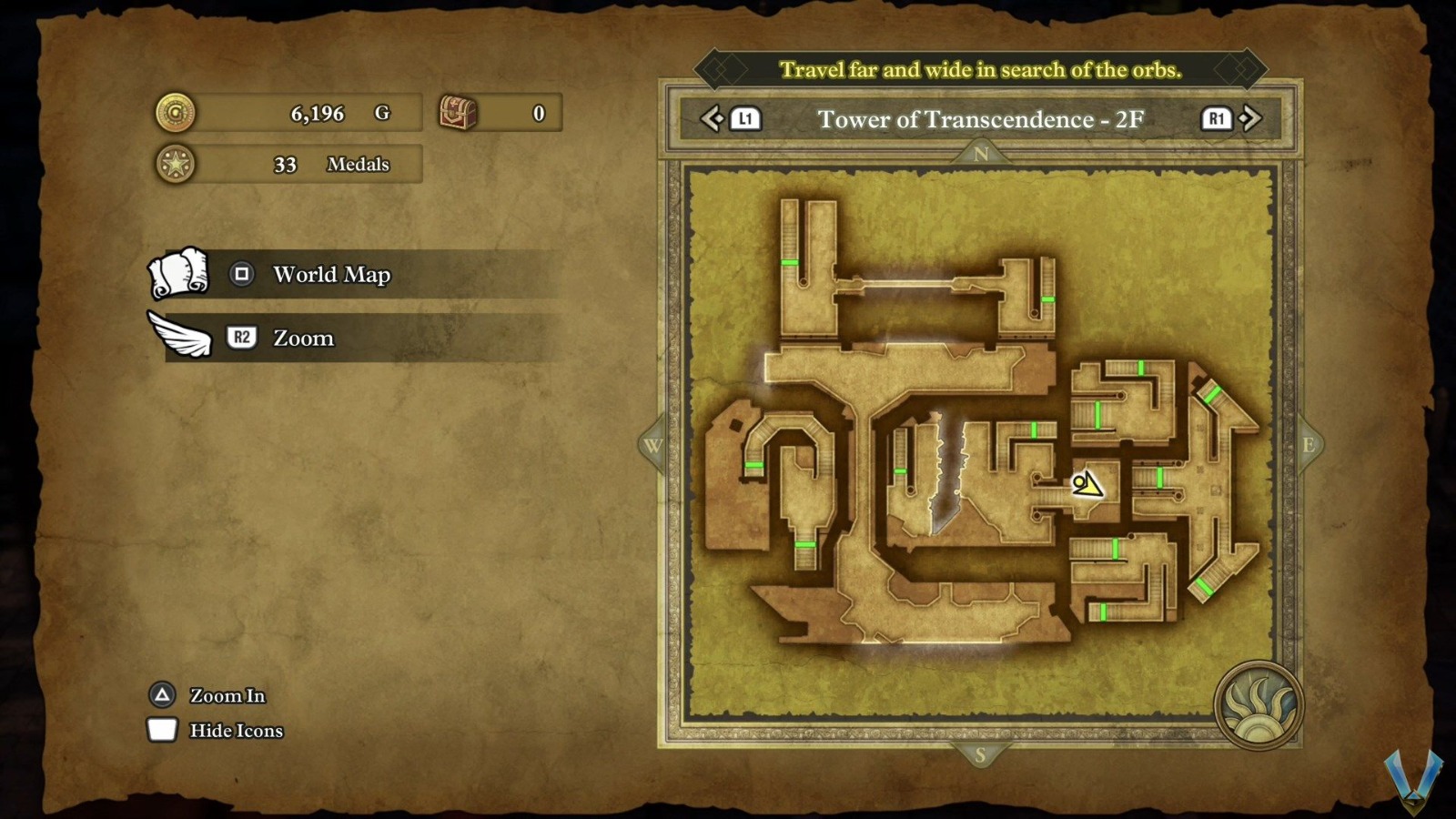Select the west compass marker
Image resolution: width=1456 pixels, height=819 pixels.
(653, 446)
